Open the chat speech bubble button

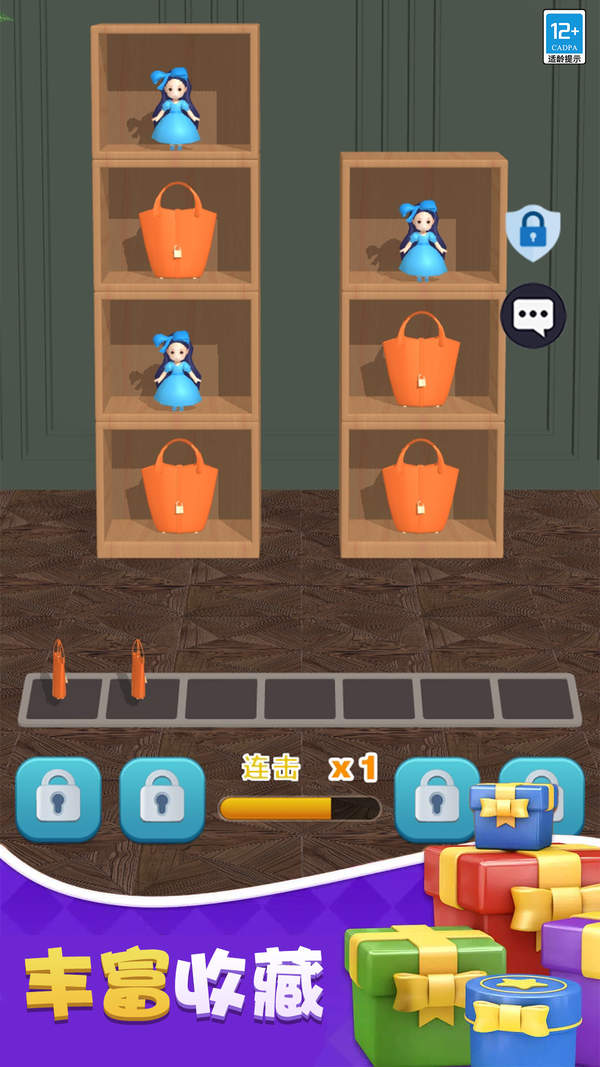533,316
